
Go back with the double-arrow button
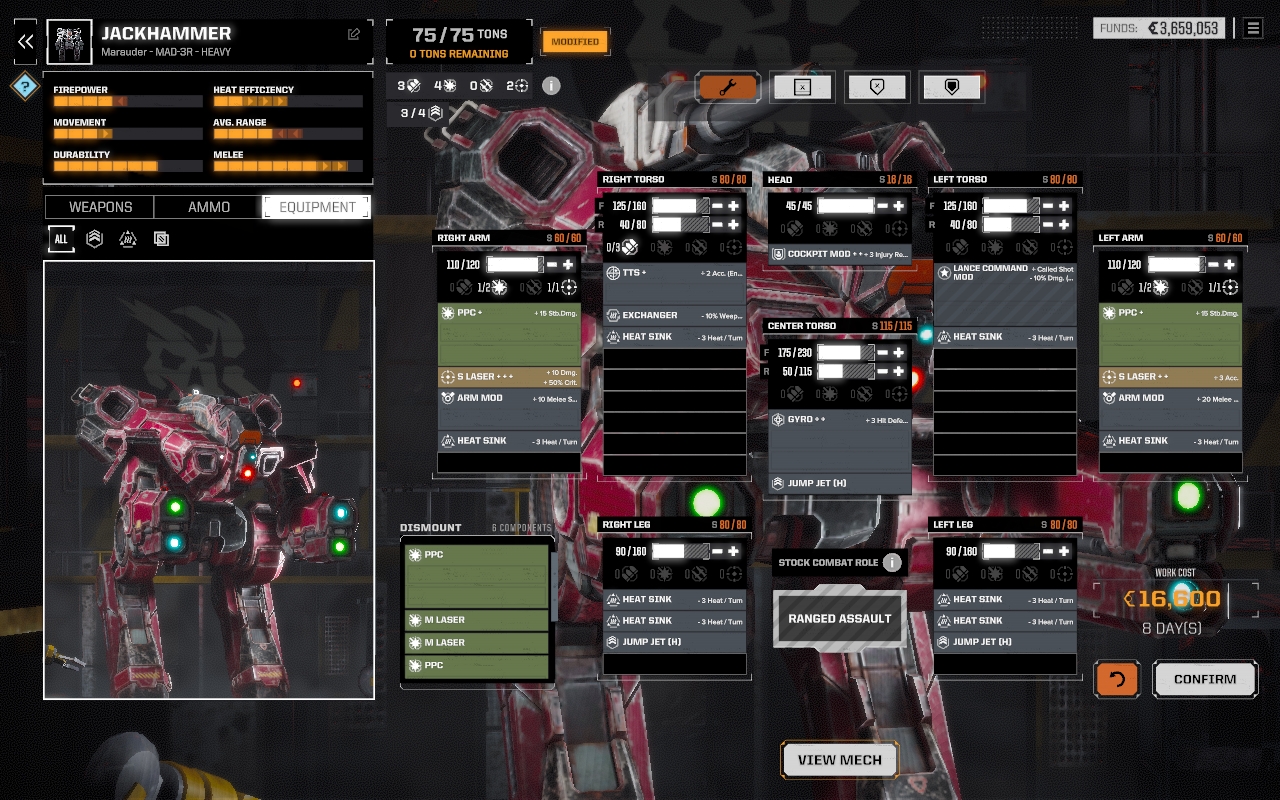[26, 41]
